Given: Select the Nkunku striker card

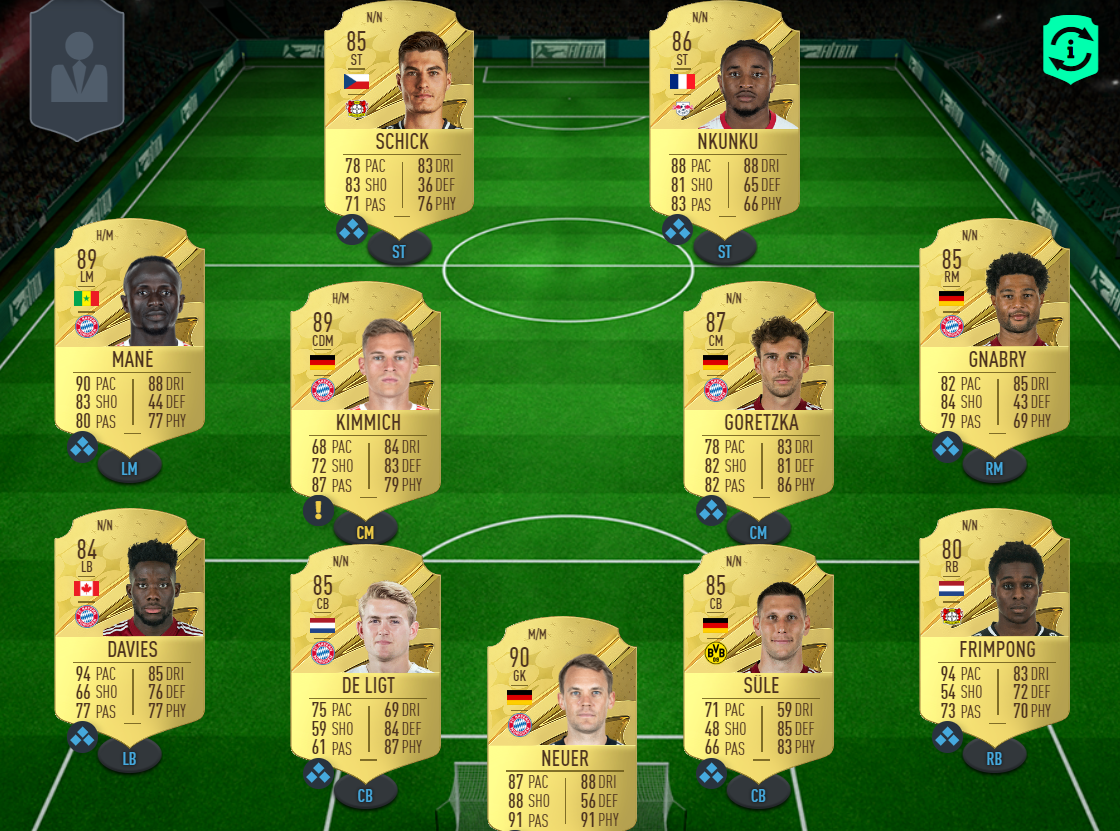Looking at the screenshot, I should click(724, 110).
